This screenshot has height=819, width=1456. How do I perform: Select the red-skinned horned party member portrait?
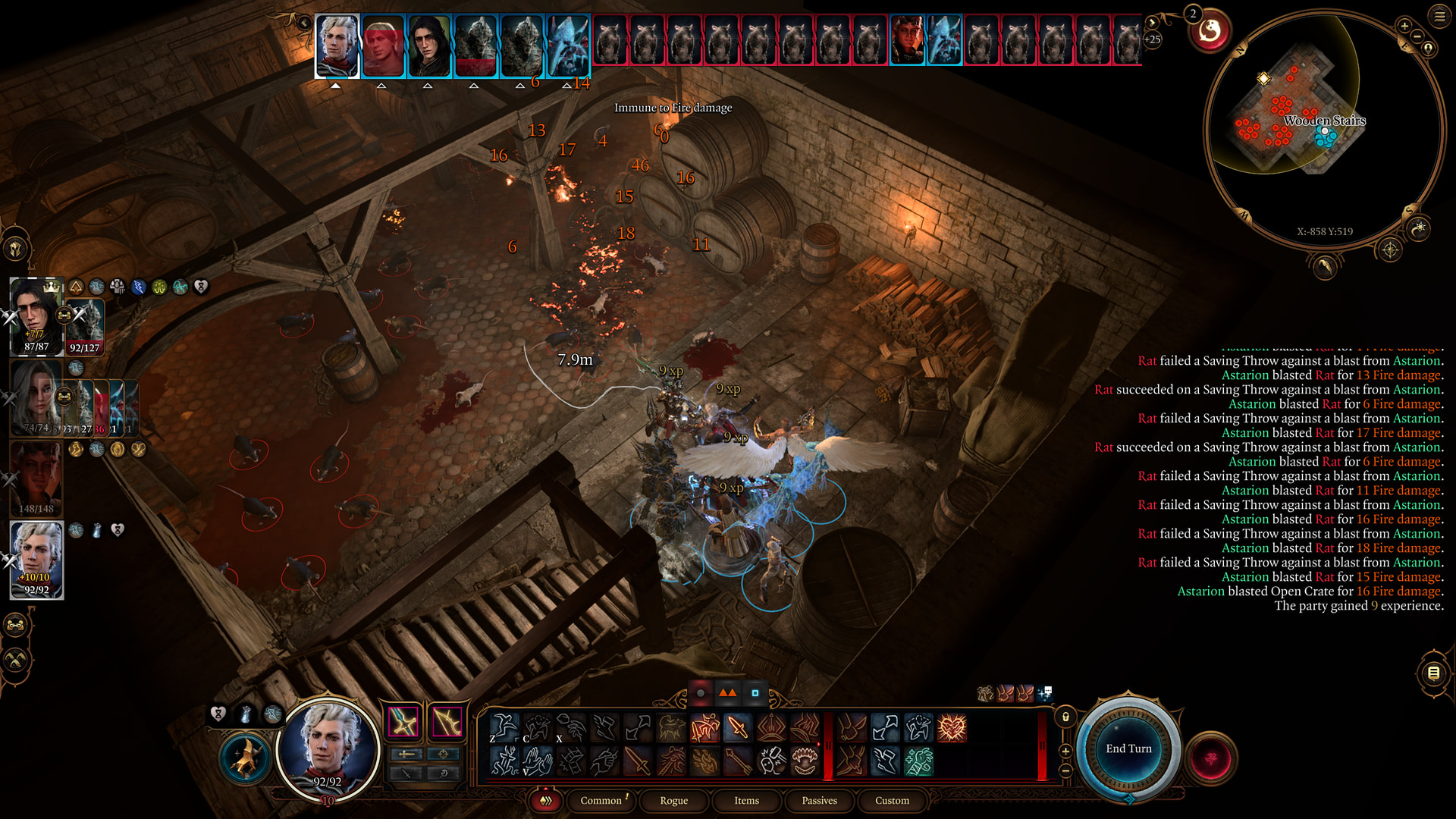coord(36,478)
